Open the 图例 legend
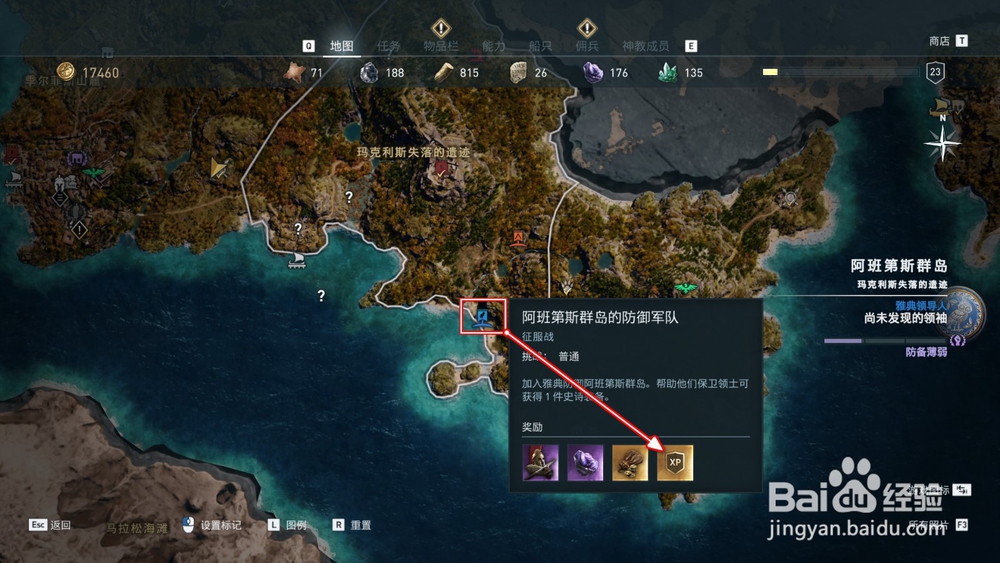Screen dimensions: 1000x563 pyautogui.click(x=296, y=525)
